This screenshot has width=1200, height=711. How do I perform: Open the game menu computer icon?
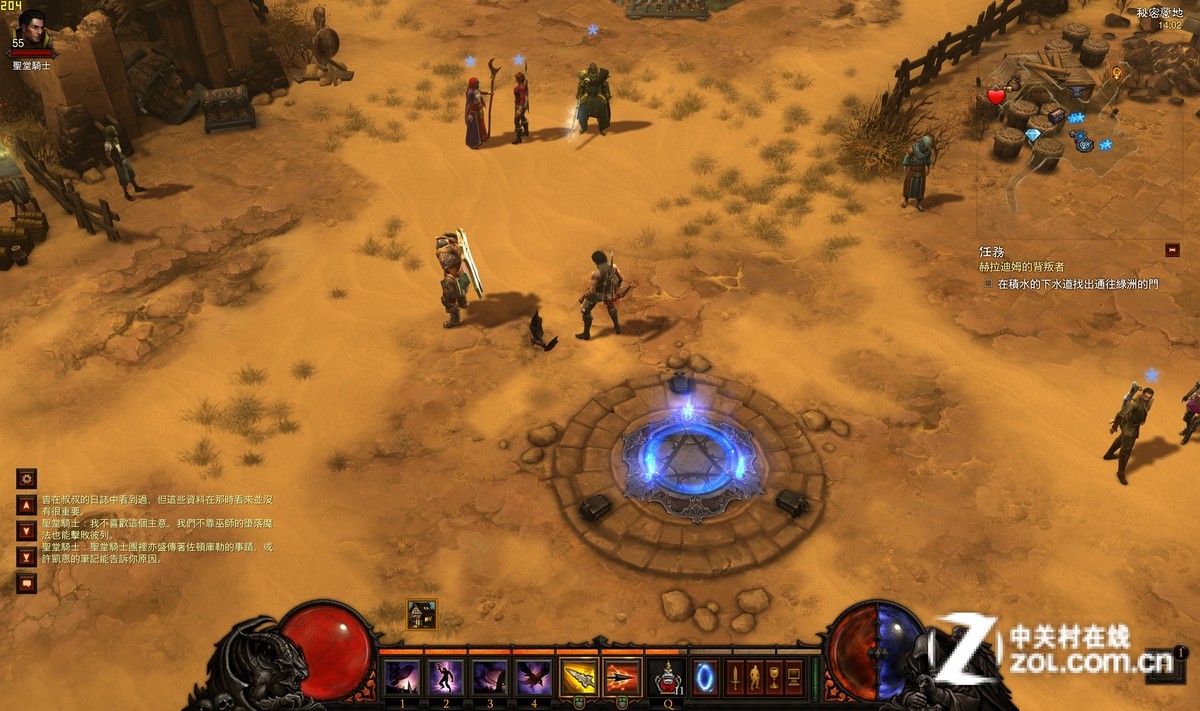pyautogui.click(x=795, y=677)
